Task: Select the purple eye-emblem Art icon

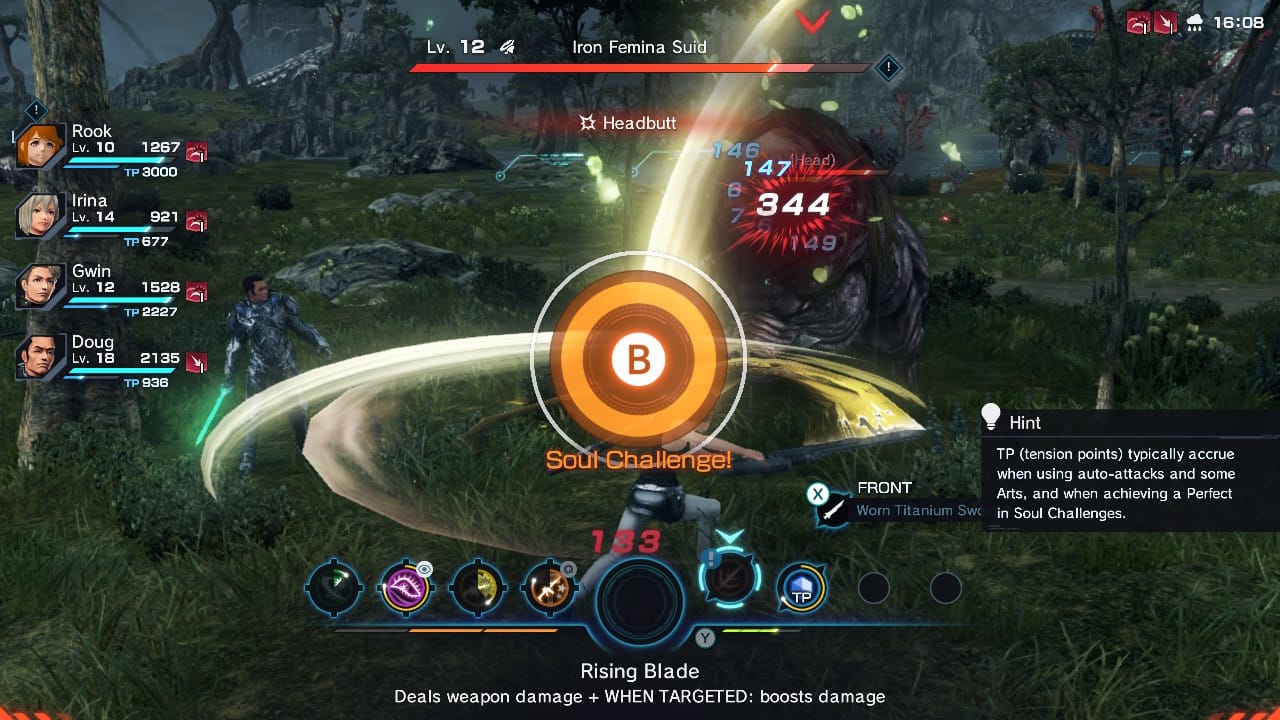Action: [x=406, y=589]
